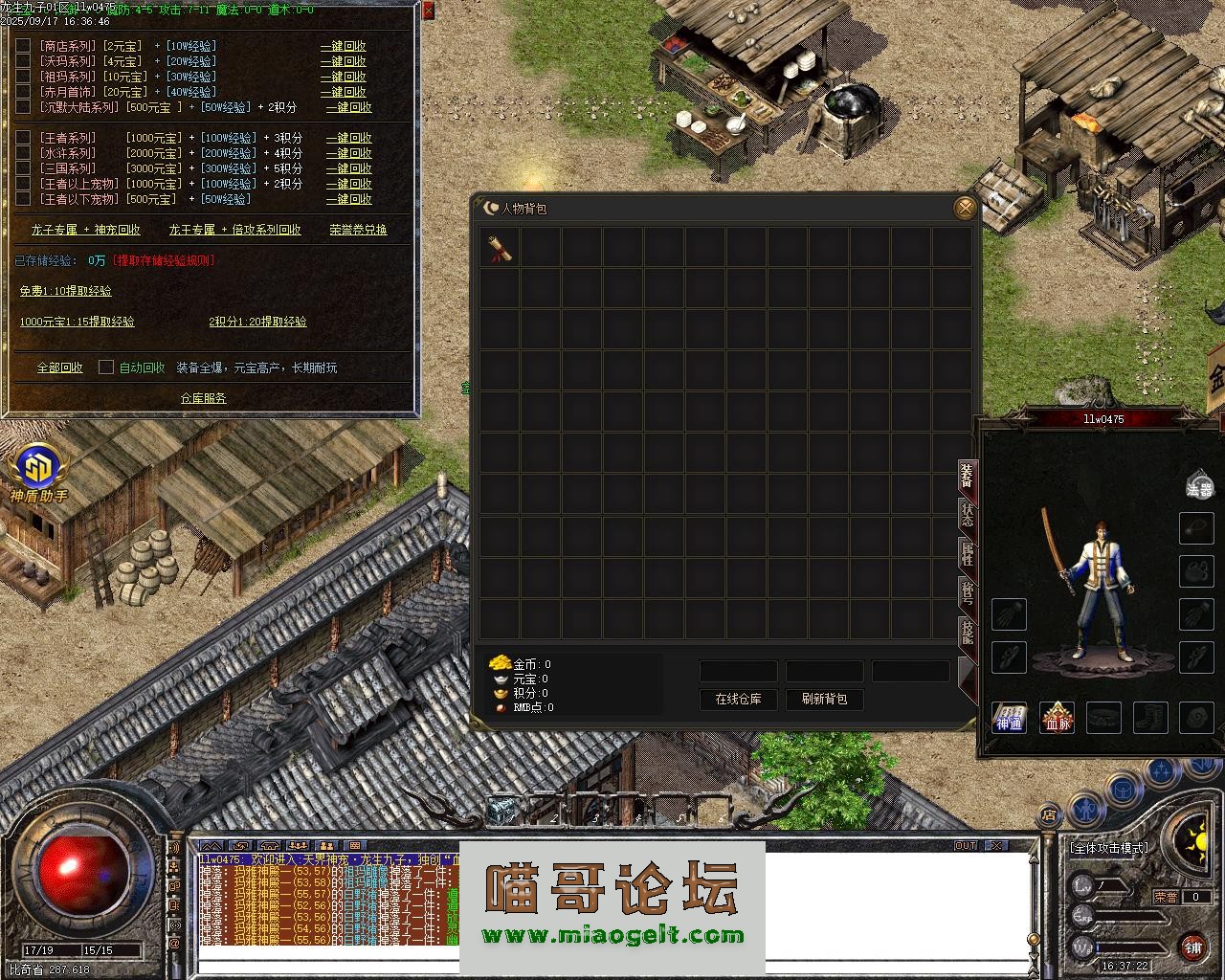Recycle everything with 全部回收
Screen dimensions: 1225x980
click(60, 367)
